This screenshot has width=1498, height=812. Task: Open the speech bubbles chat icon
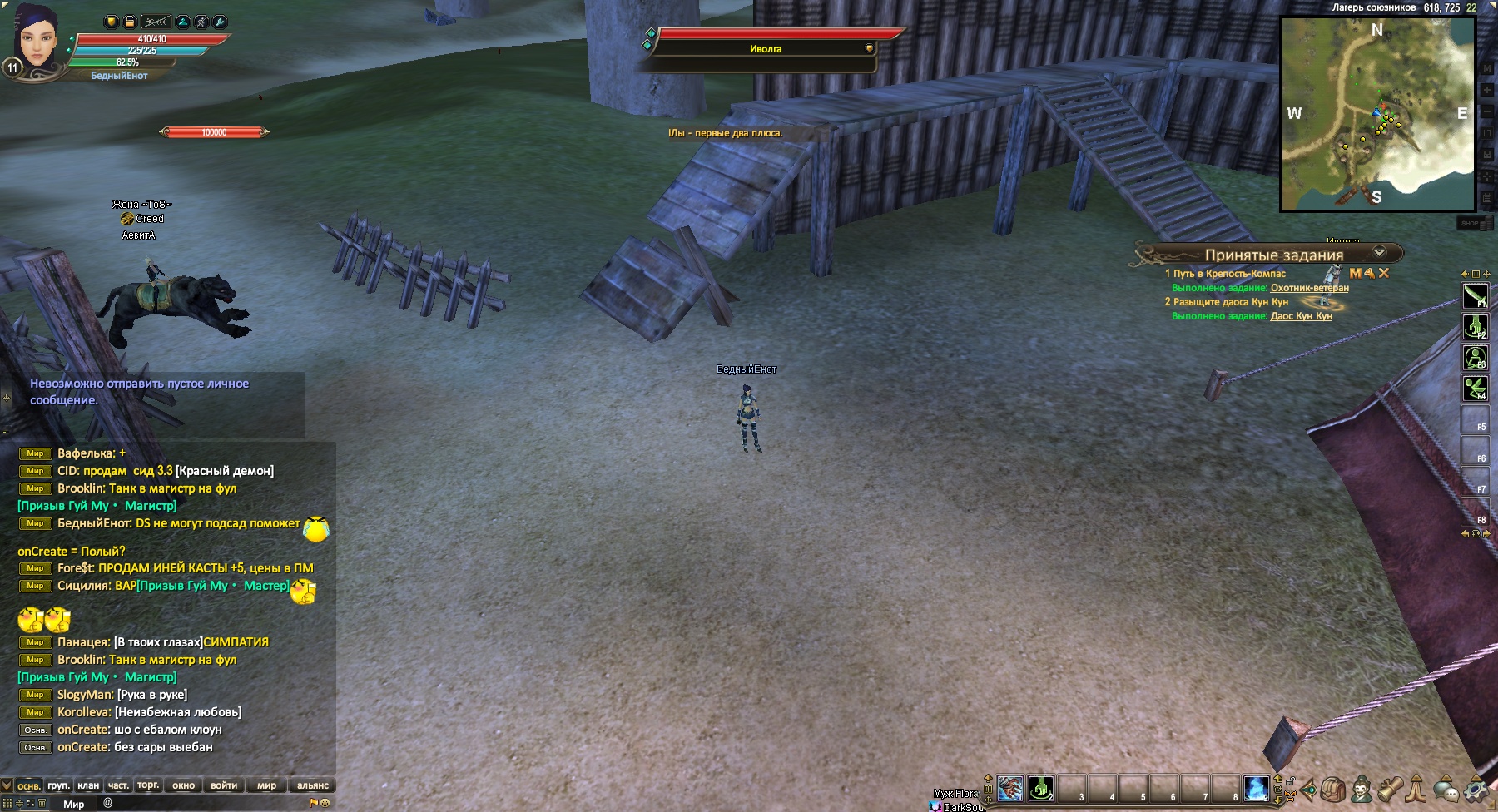(1446, 789)
